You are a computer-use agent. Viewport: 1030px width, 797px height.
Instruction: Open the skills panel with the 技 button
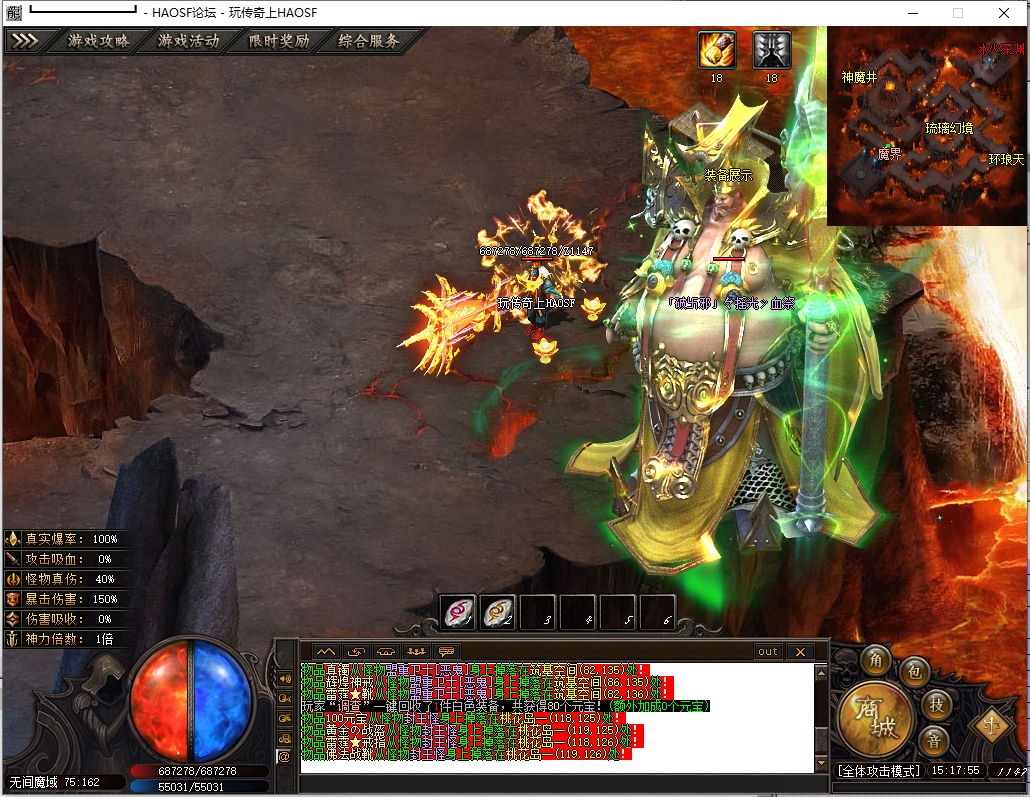[935, 705]
